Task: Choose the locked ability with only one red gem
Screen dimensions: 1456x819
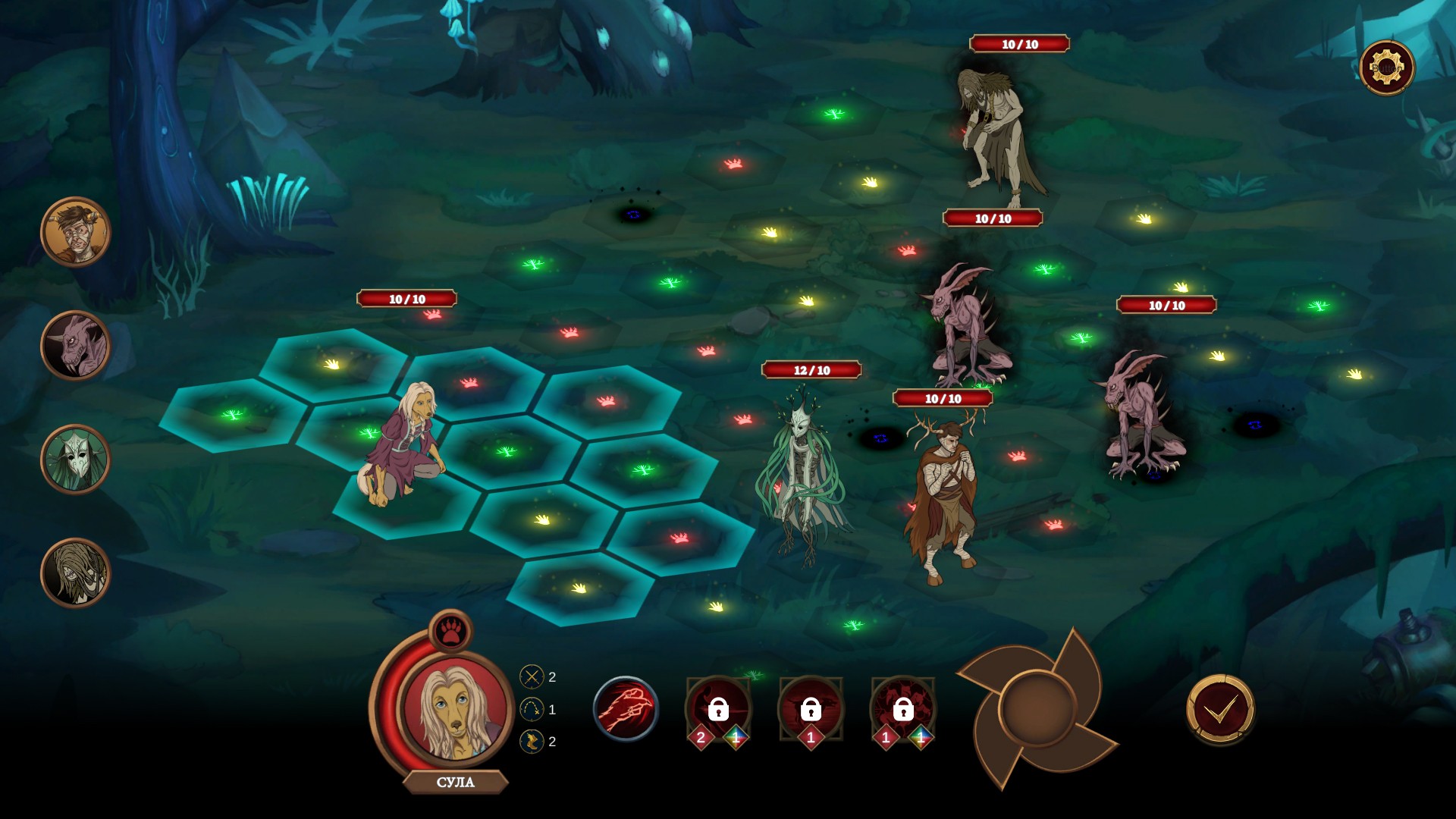Action: 810,710
